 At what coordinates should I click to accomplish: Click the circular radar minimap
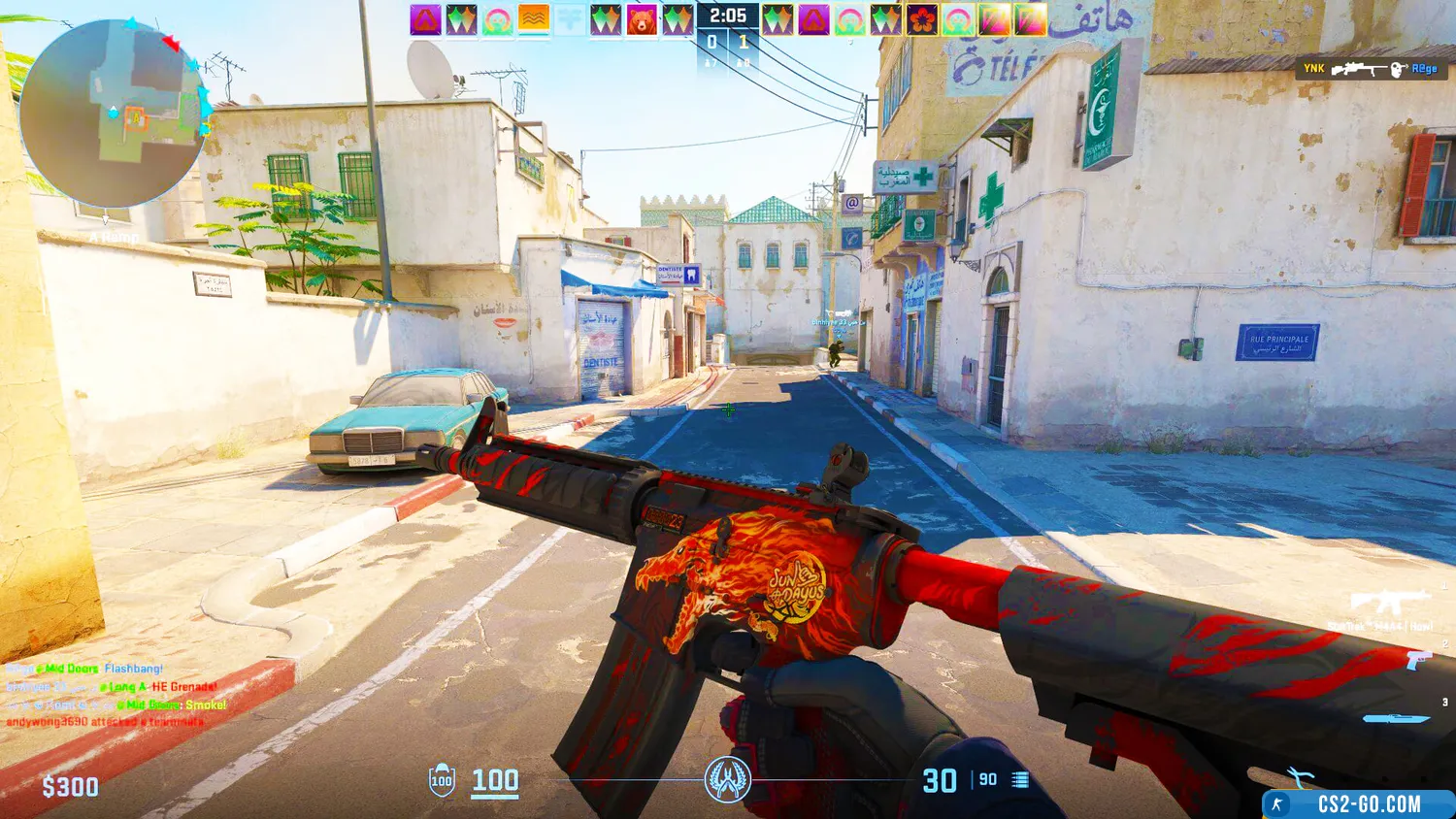(x=113, y=113)
